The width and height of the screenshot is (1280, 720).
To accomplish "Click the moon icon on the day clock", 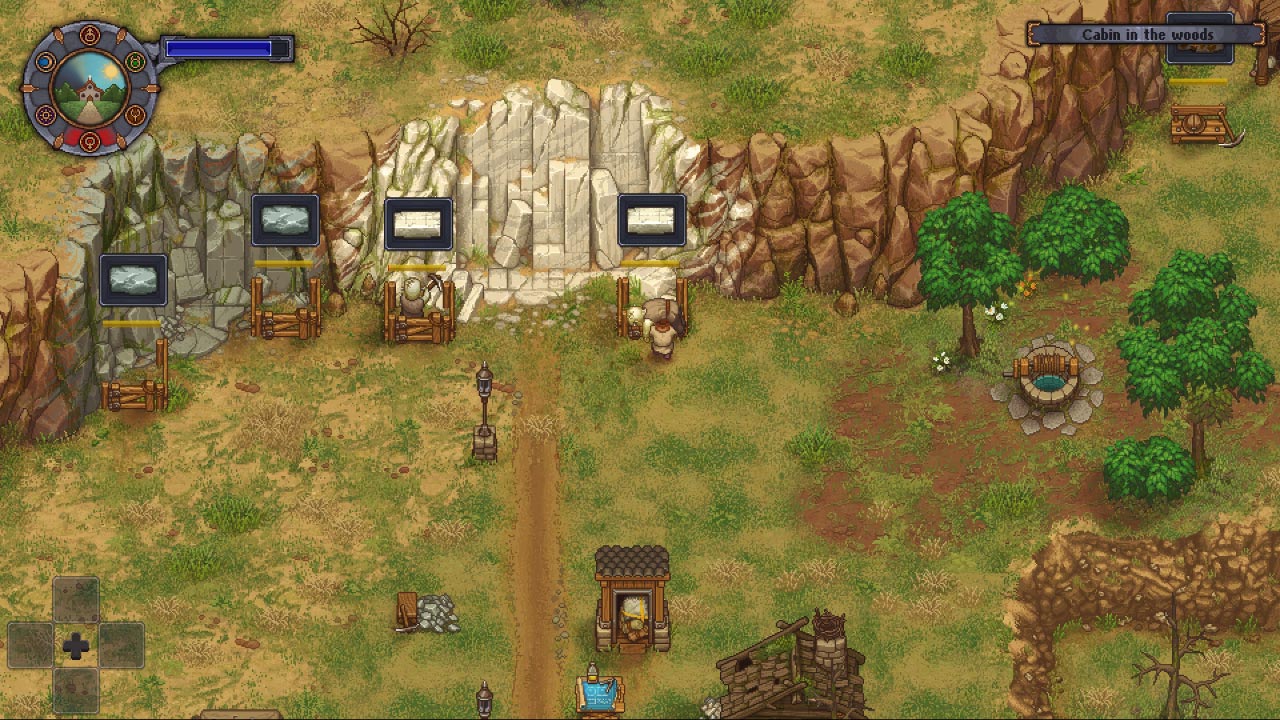I will pos(45,60).
